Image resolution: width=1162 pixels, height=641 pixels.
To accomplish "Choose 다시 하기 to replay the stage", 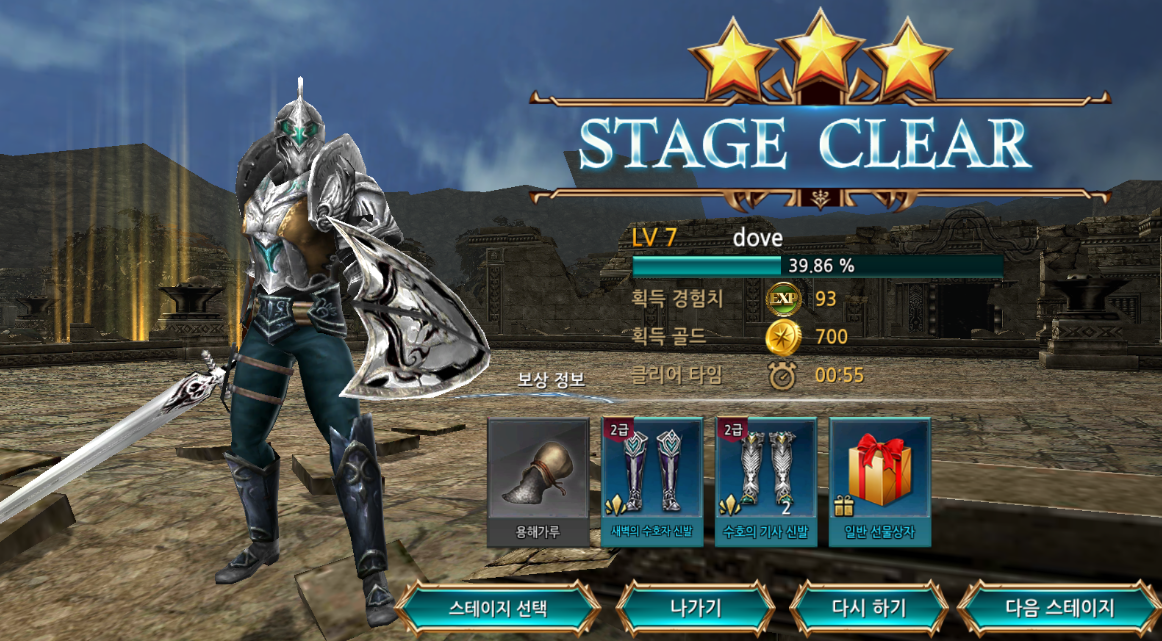I will 869,607.
